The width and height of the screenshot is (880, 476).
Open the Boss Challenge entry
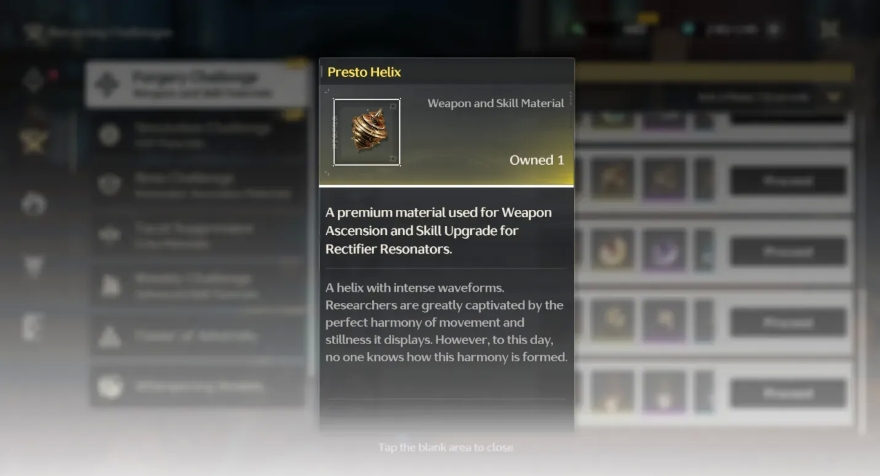coord(196,185)
